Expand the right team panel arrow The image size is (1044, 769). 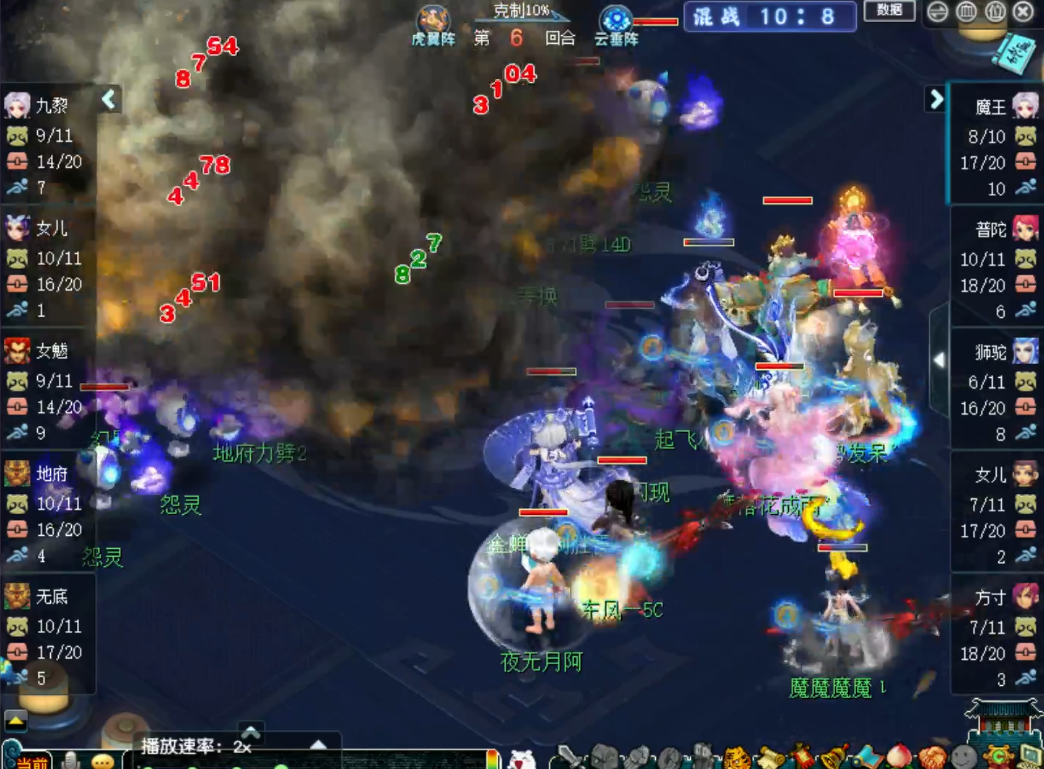936,99
